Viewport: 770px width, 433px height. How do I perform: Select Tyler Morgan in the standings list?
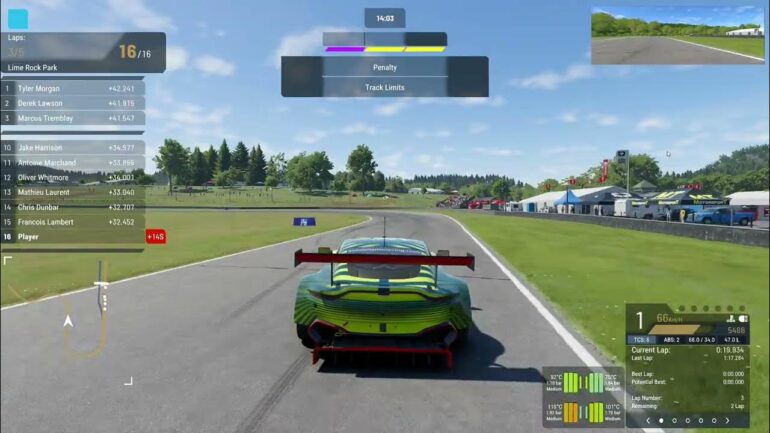[x=70, y=88]
